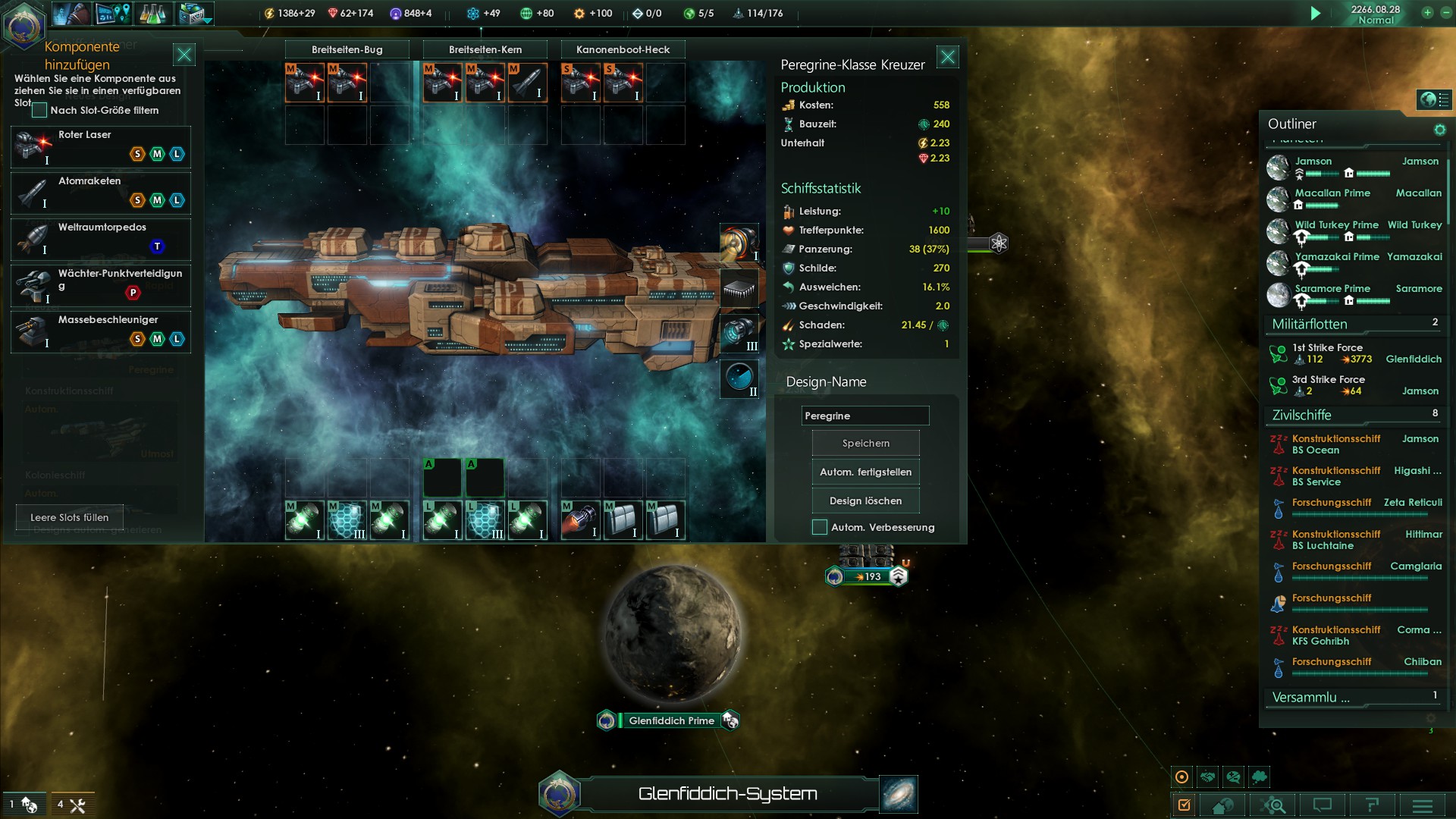Toggle Autom. Verbesserung checkbox
1456x819 pixels.
(820, 527)
